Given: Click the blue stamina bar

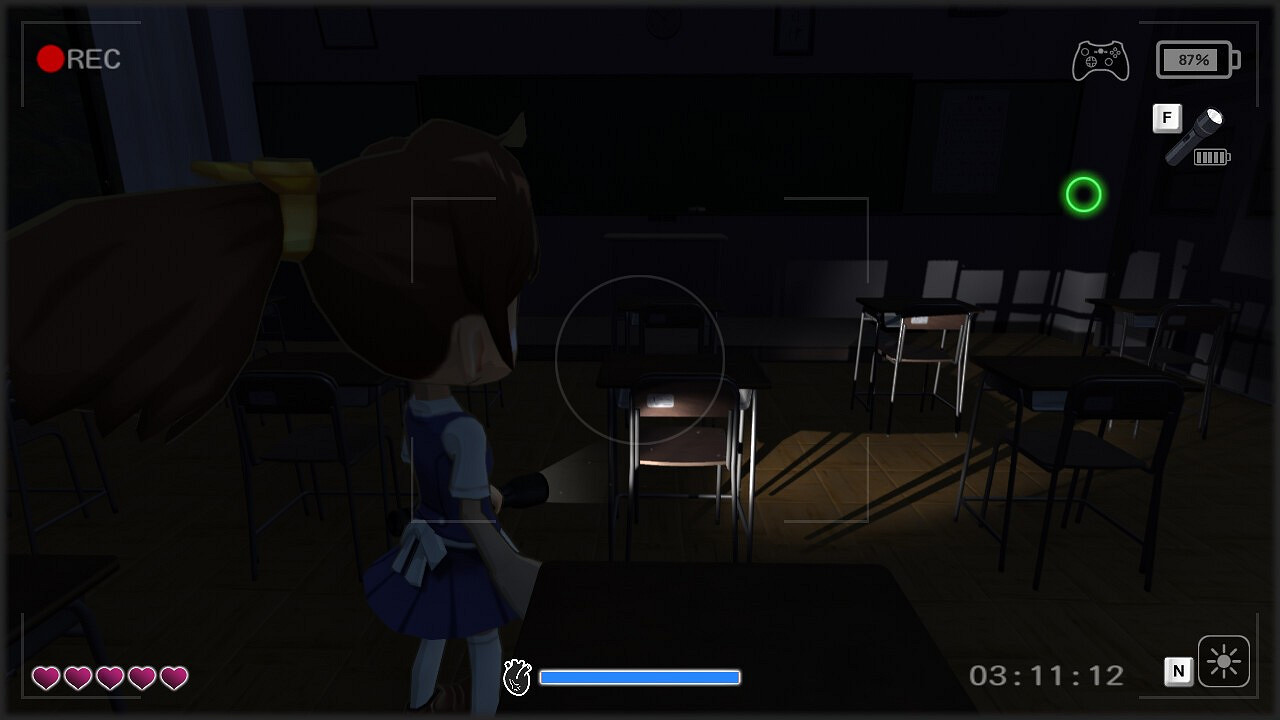Looking at the screenshot, I should (640, 677).
